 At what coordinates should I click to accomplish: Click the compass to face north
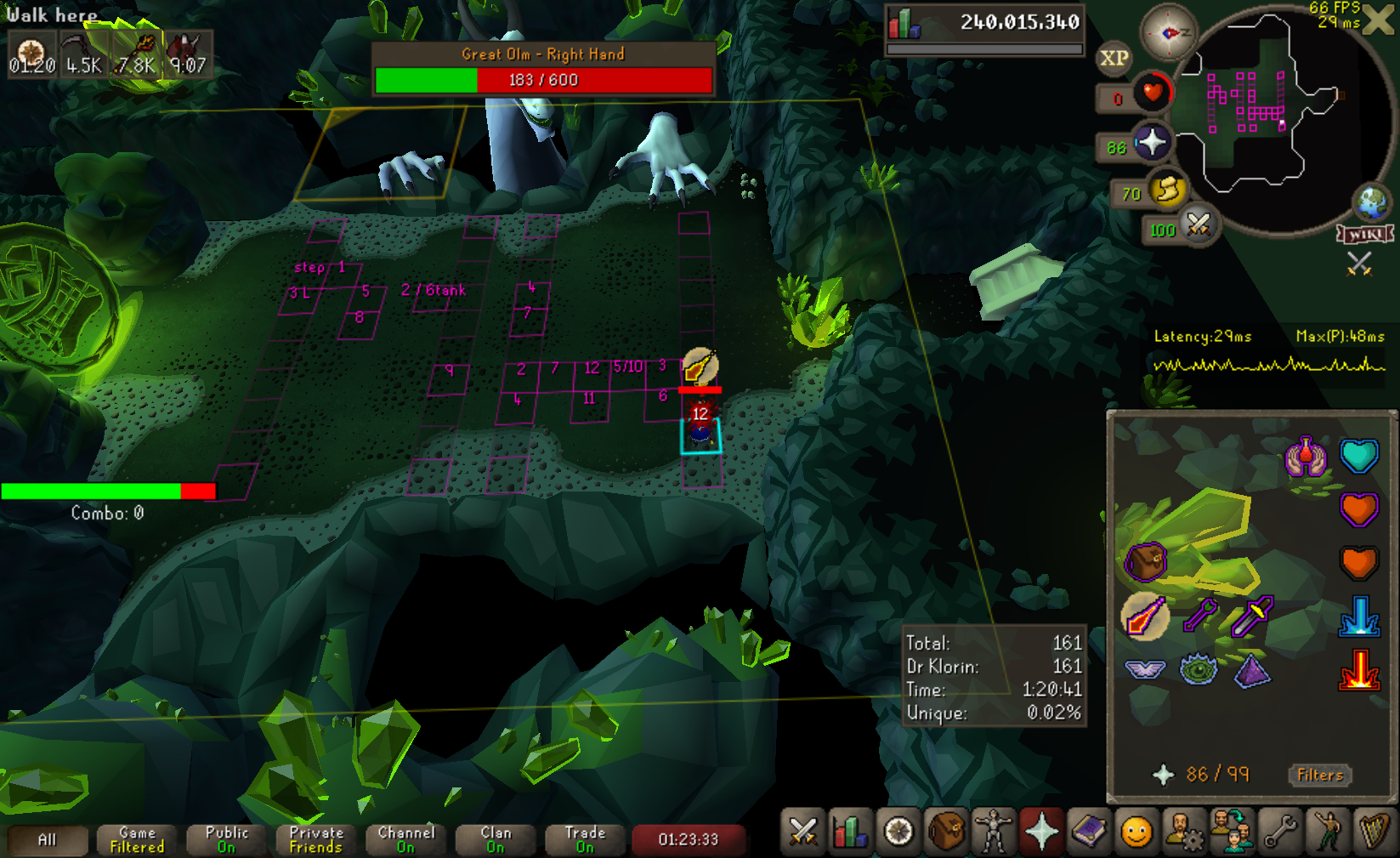point(1168,32)
